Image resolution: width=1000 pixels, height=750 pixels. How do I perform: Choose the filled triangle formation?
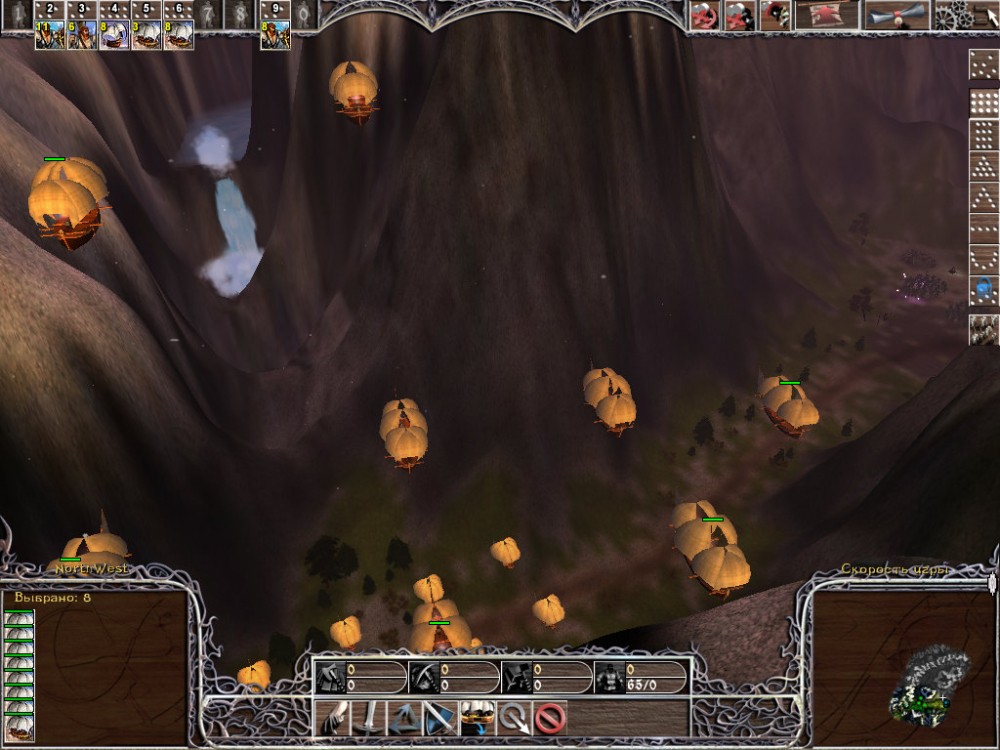pyautogui.click(x=984, y=166)
